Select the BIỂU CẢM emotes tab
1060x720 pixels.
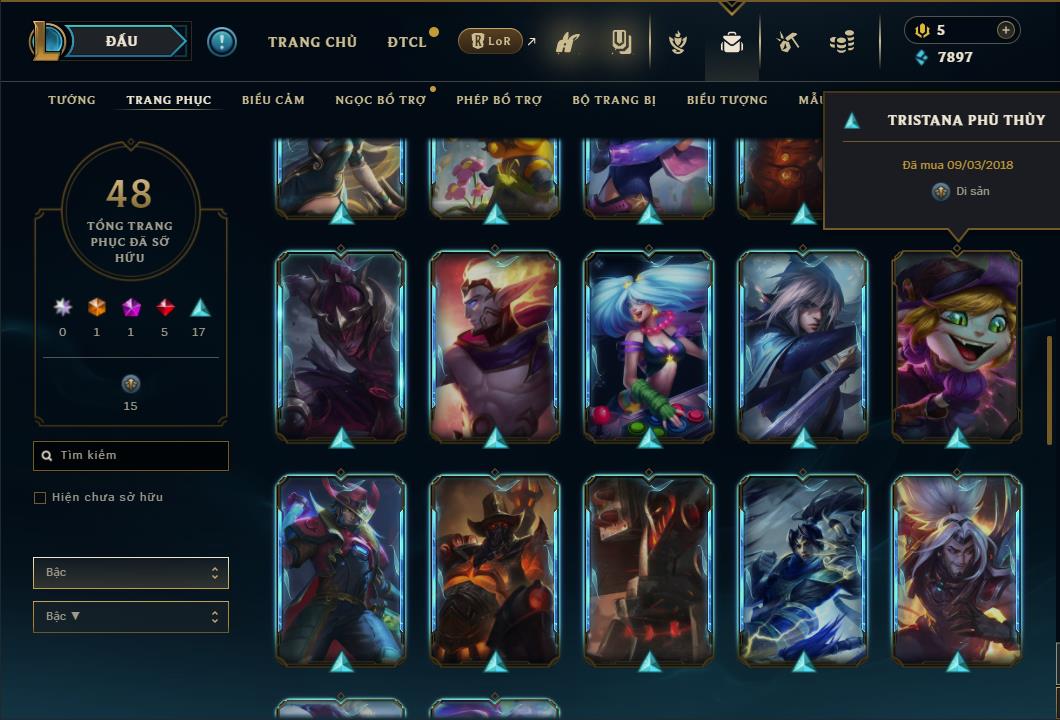coord(273,100)
